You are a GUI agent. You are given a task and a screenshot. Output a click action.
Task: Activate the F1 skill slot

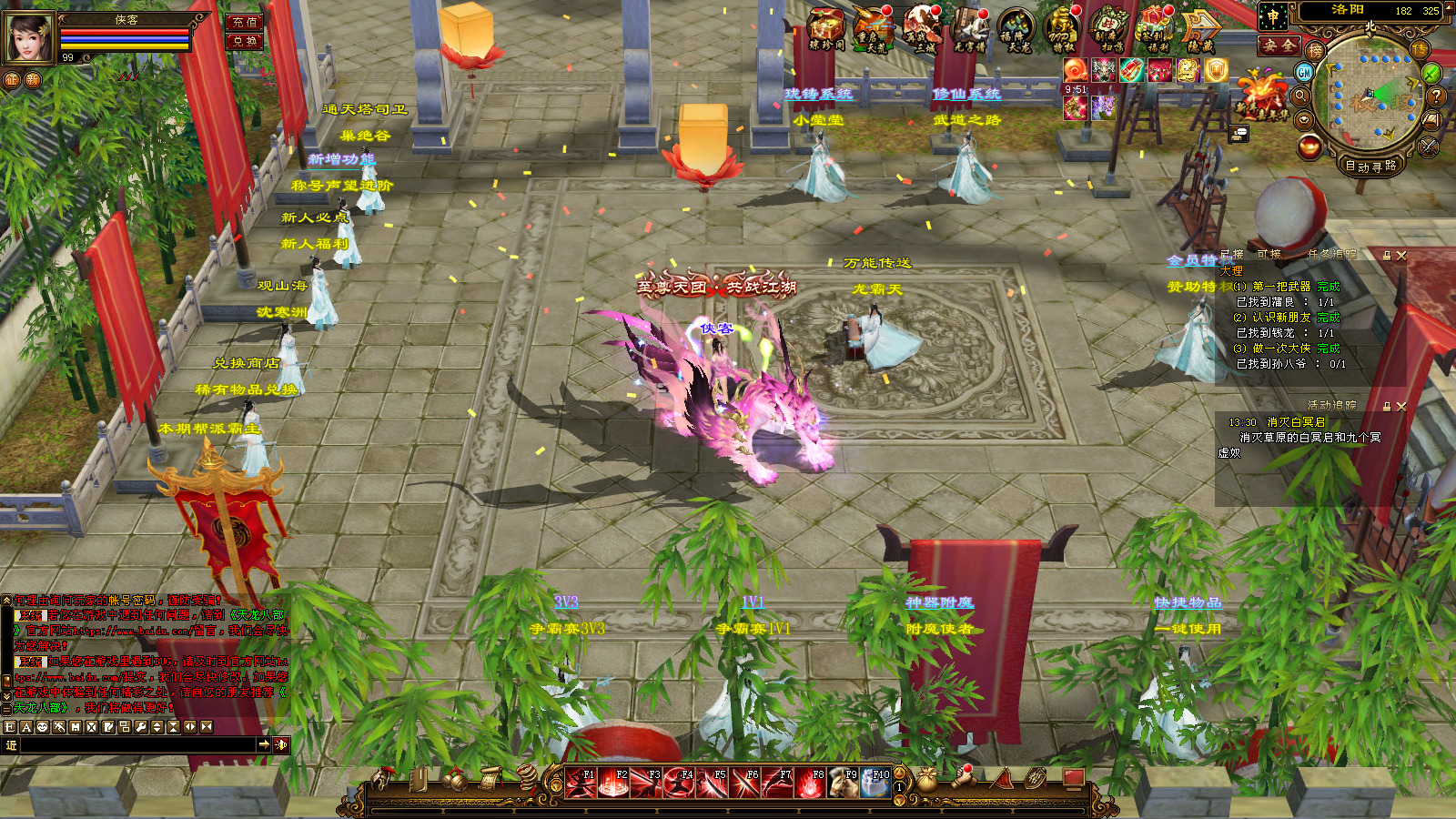(581, 783)
